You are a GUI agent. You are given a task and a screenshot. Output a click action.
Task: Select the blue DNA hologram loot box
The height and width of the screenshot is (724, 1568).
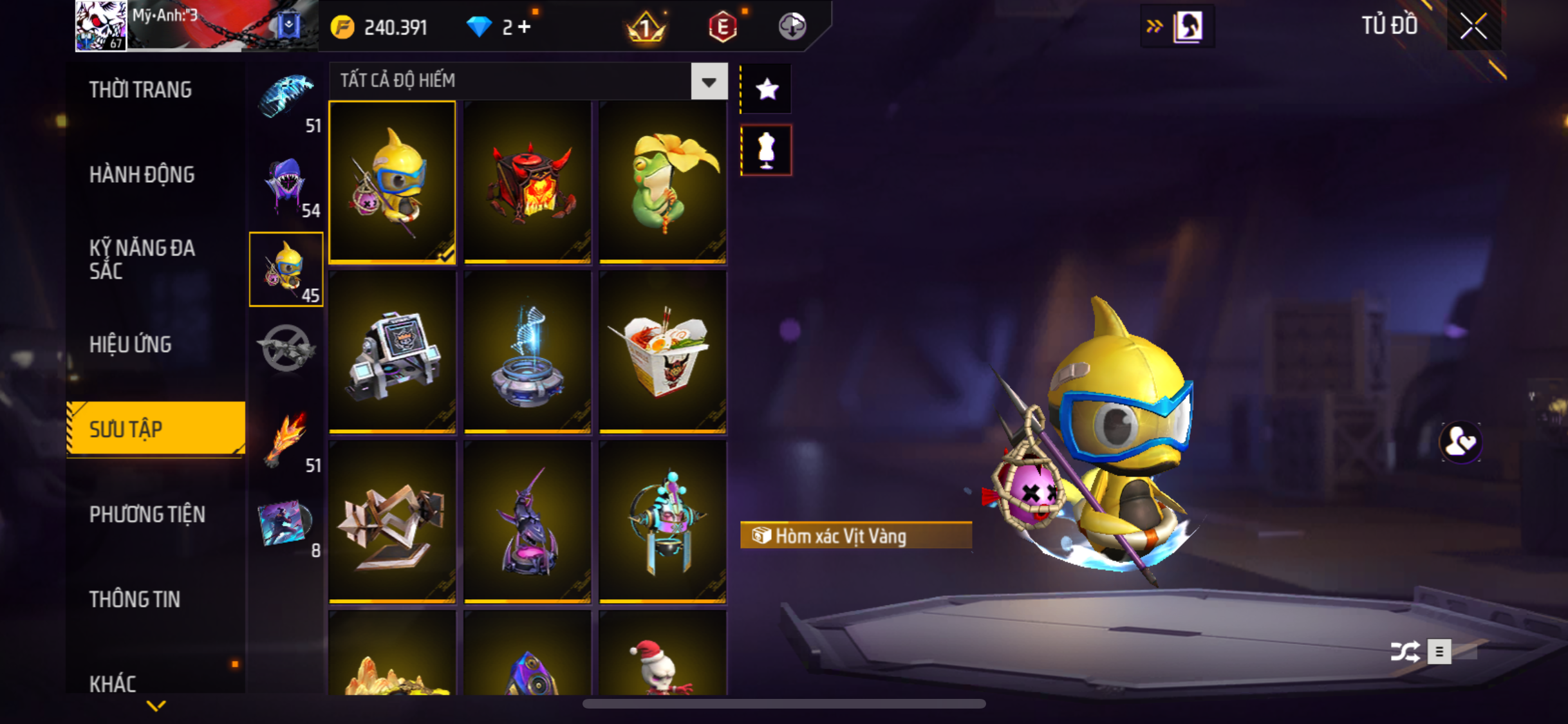(527, 351)
